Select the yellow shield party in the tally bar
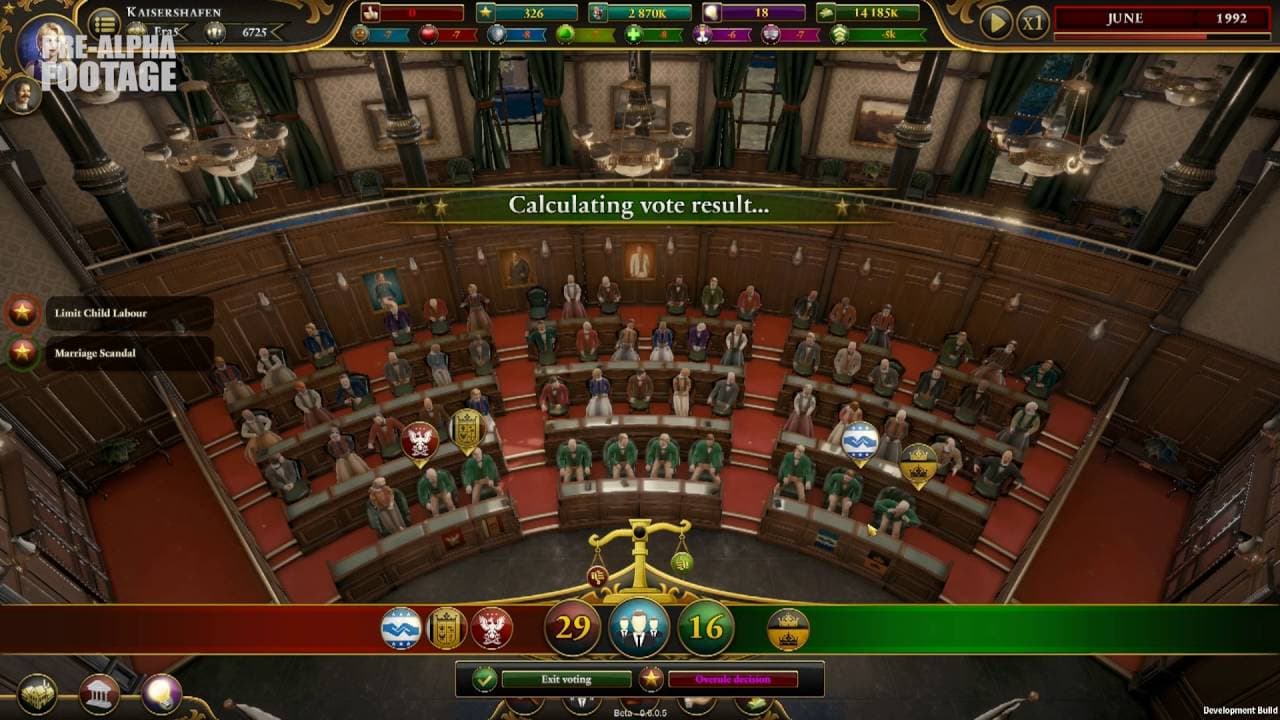 [x=446, y=629]
